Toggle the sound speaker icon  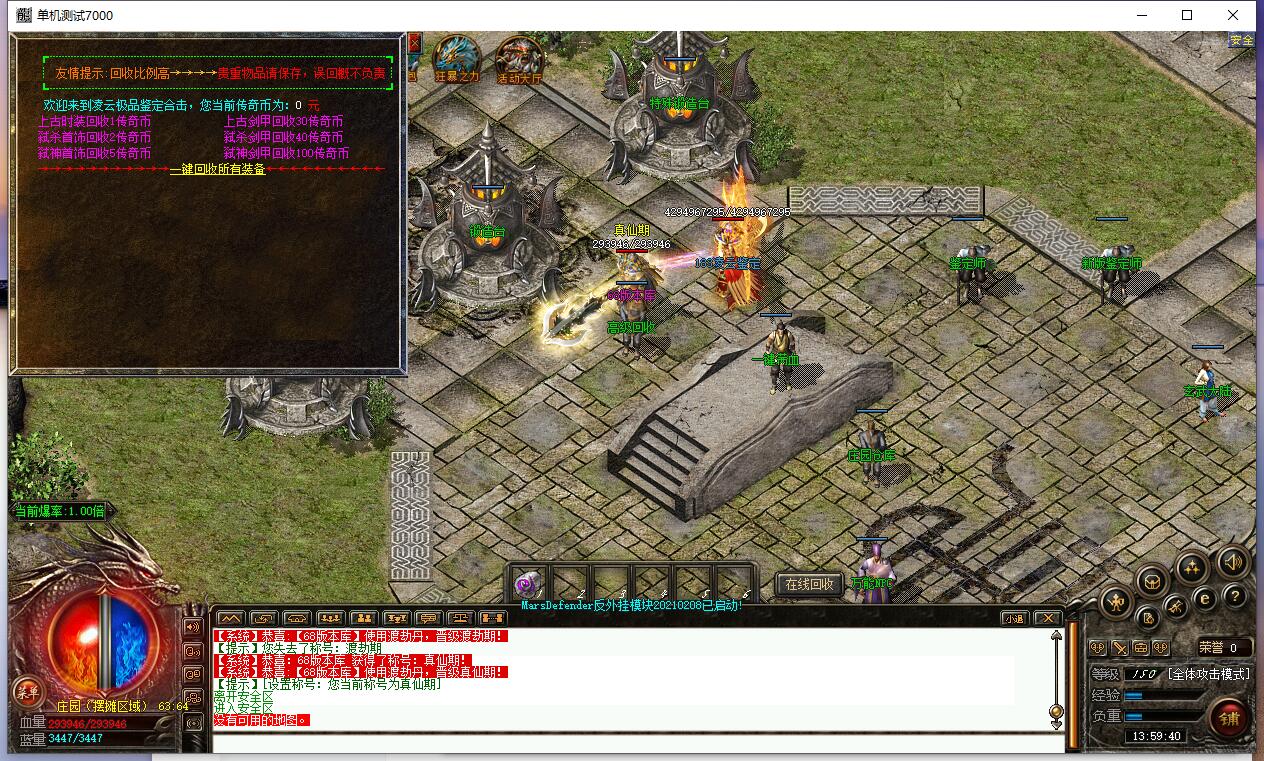(x=1233, y=564)
